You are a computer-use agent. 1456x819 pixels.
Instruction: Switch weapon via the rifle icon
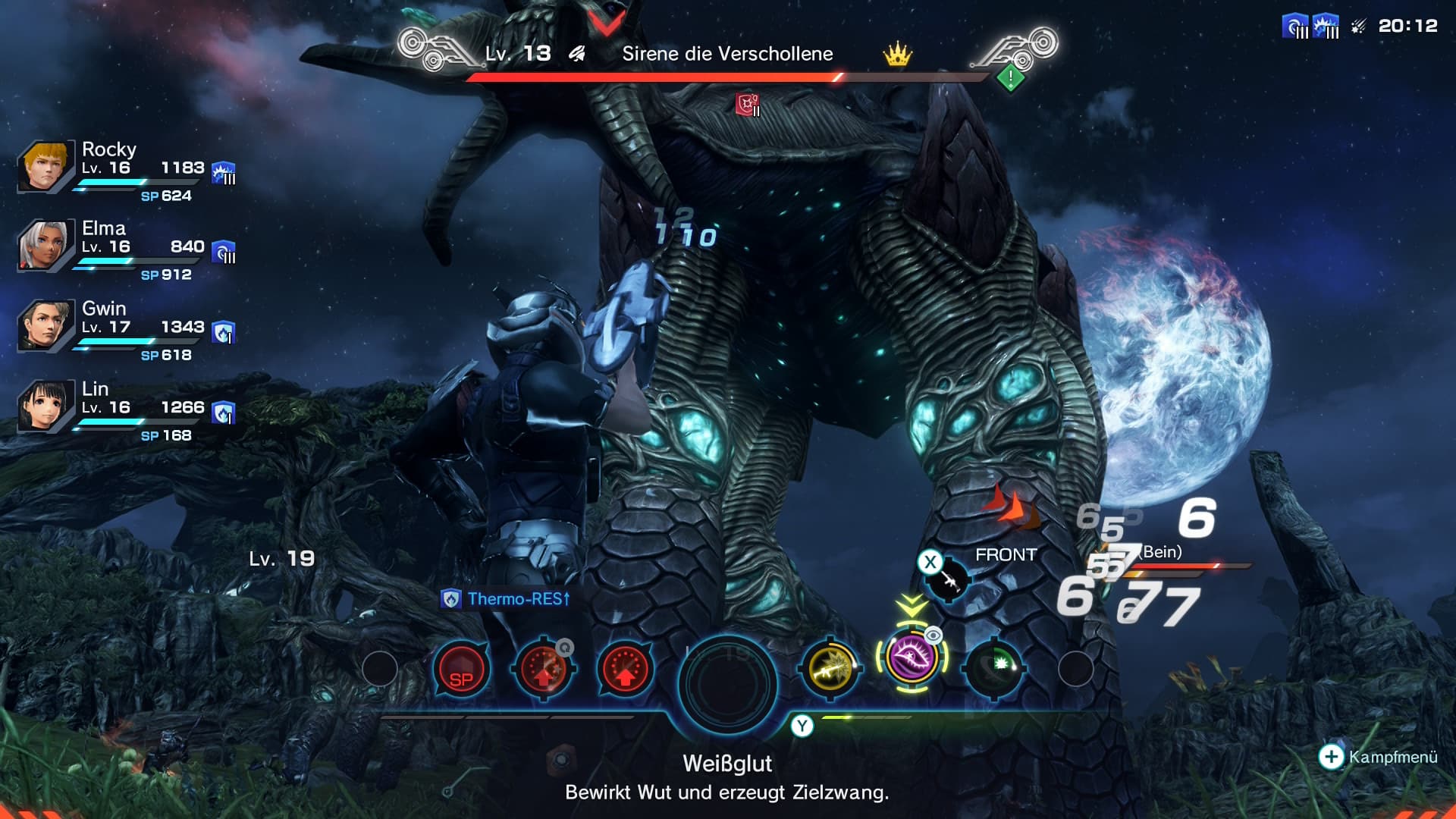[x=948, y=582]
